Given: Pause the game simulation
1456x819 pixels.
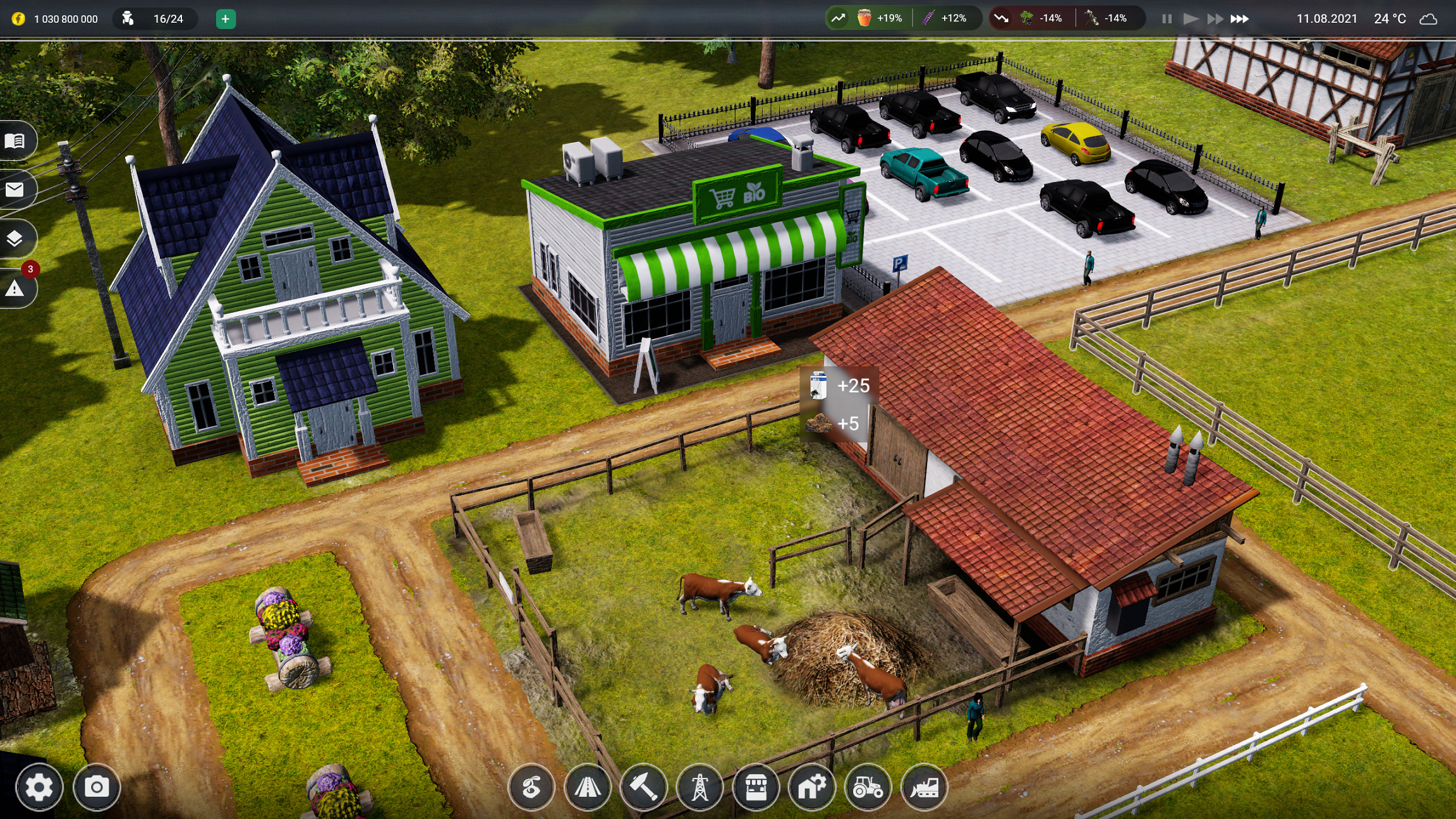Looking at the screenshot, I should (1166, 18).
